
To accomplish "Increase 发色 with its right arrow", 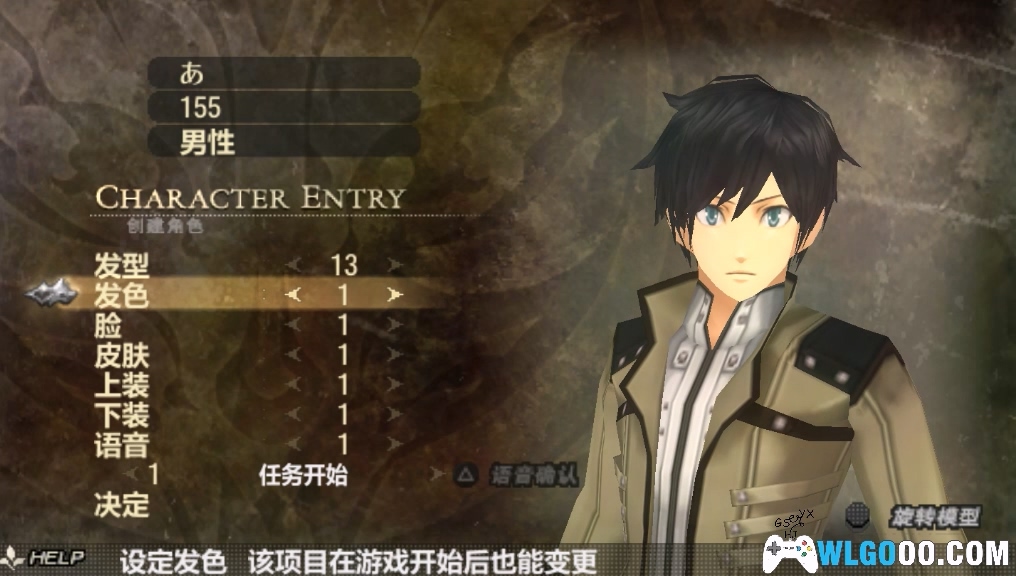I will pyautogui.click(x=396, y=295).
